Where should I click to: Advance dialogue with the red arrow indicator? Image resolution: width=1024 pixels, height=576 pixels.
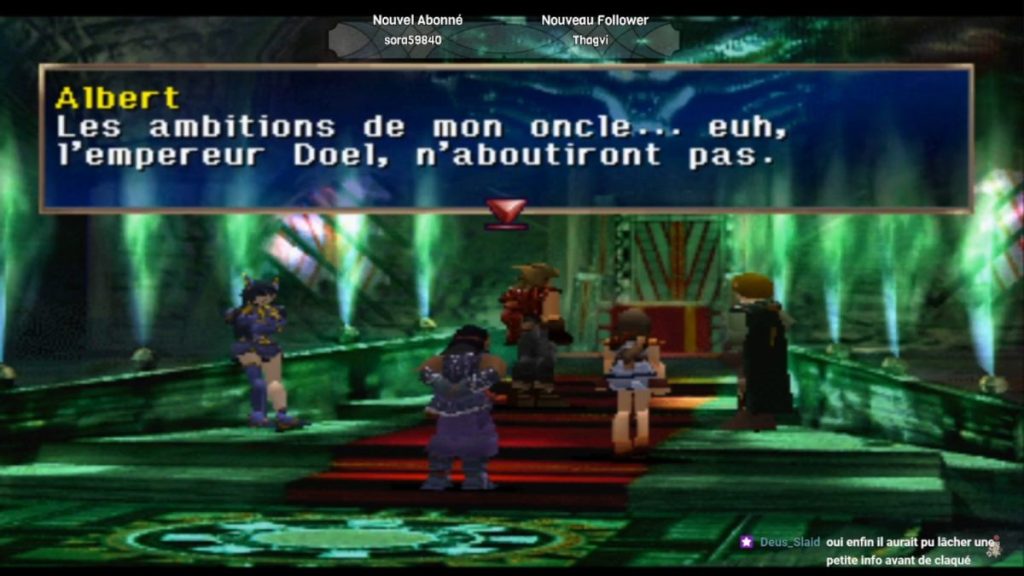(x=506, y=212)
